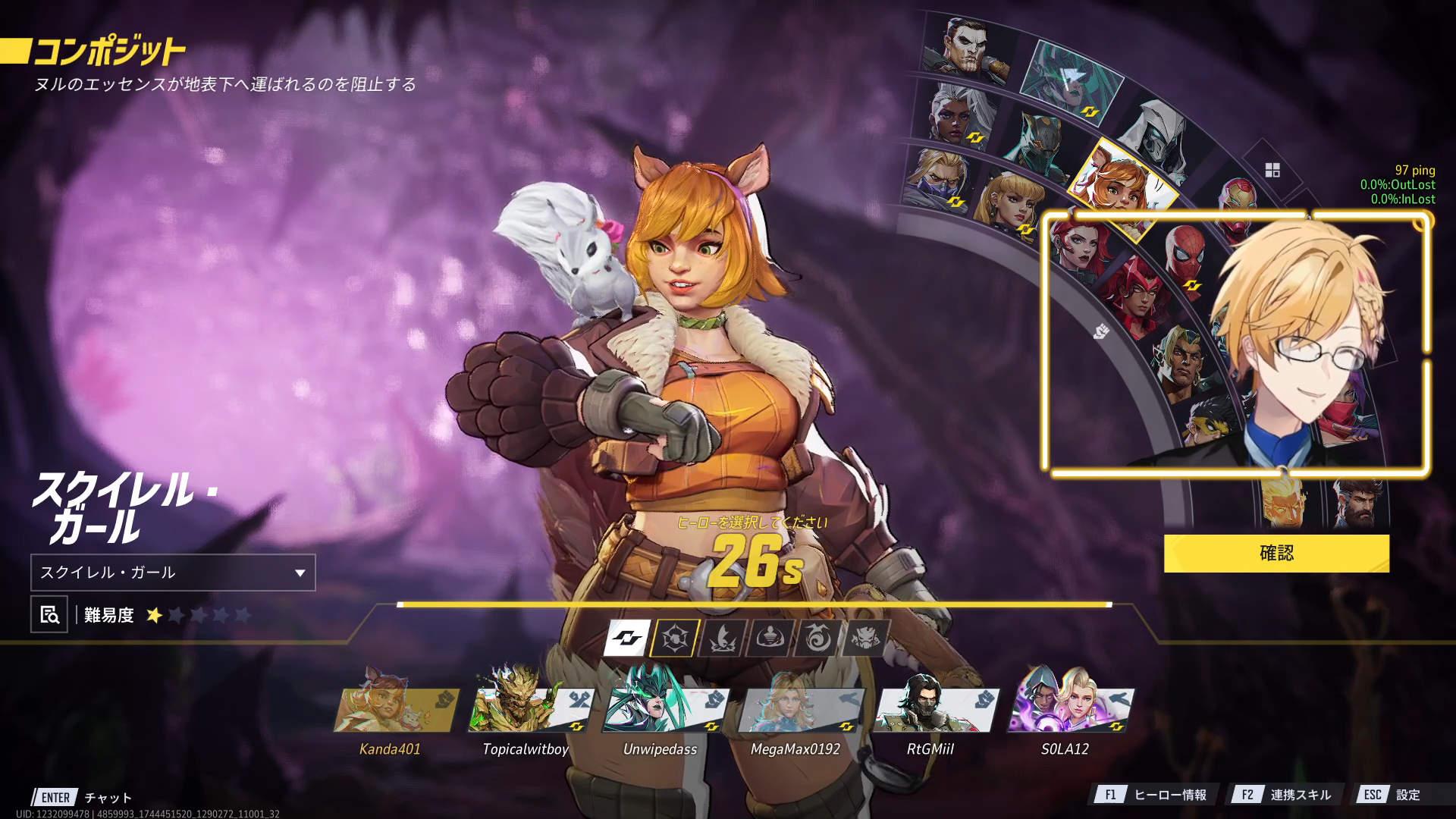View the yellow-outlined acorn ability icon
Screen dimensions: 1456x819
coord(674,638)
